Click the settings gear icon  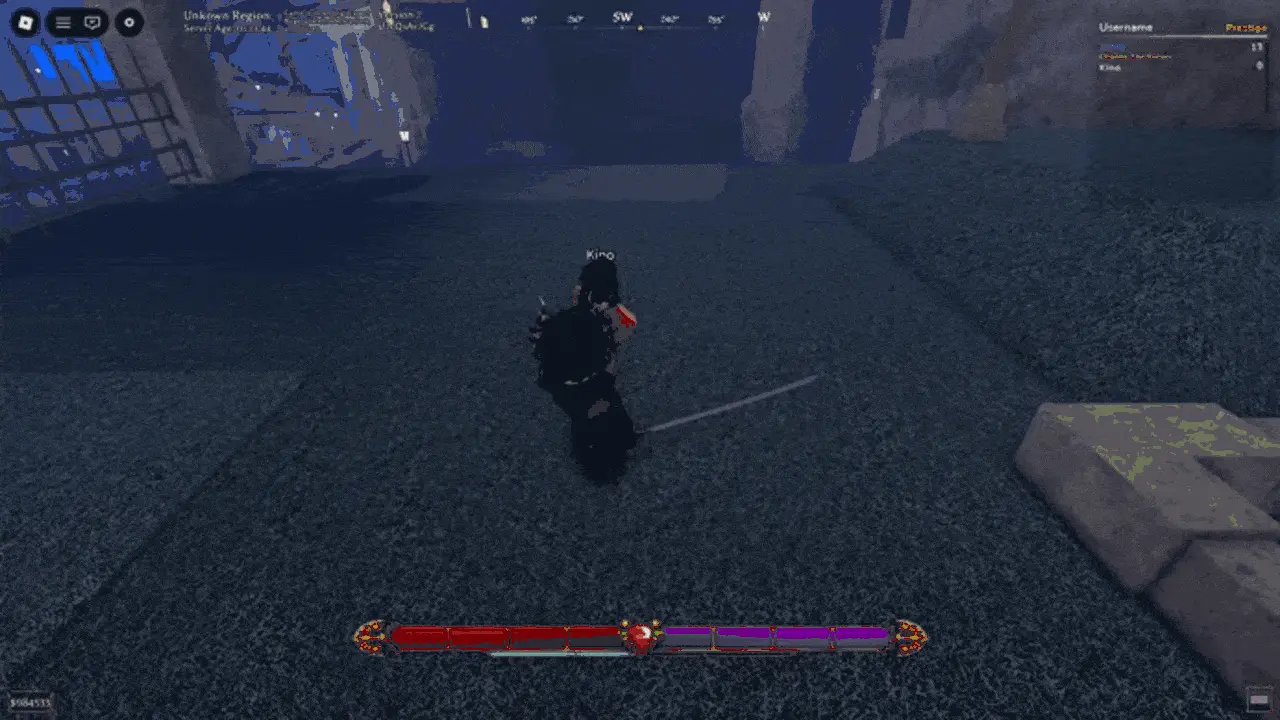tap(127, 22)
